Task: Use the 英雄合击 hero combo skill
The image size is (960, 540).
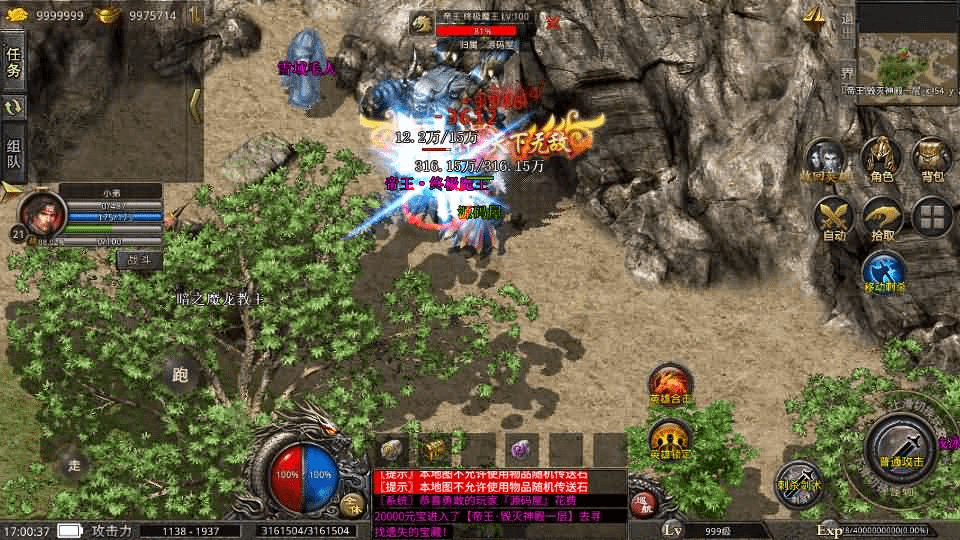Action: (669, 385)
